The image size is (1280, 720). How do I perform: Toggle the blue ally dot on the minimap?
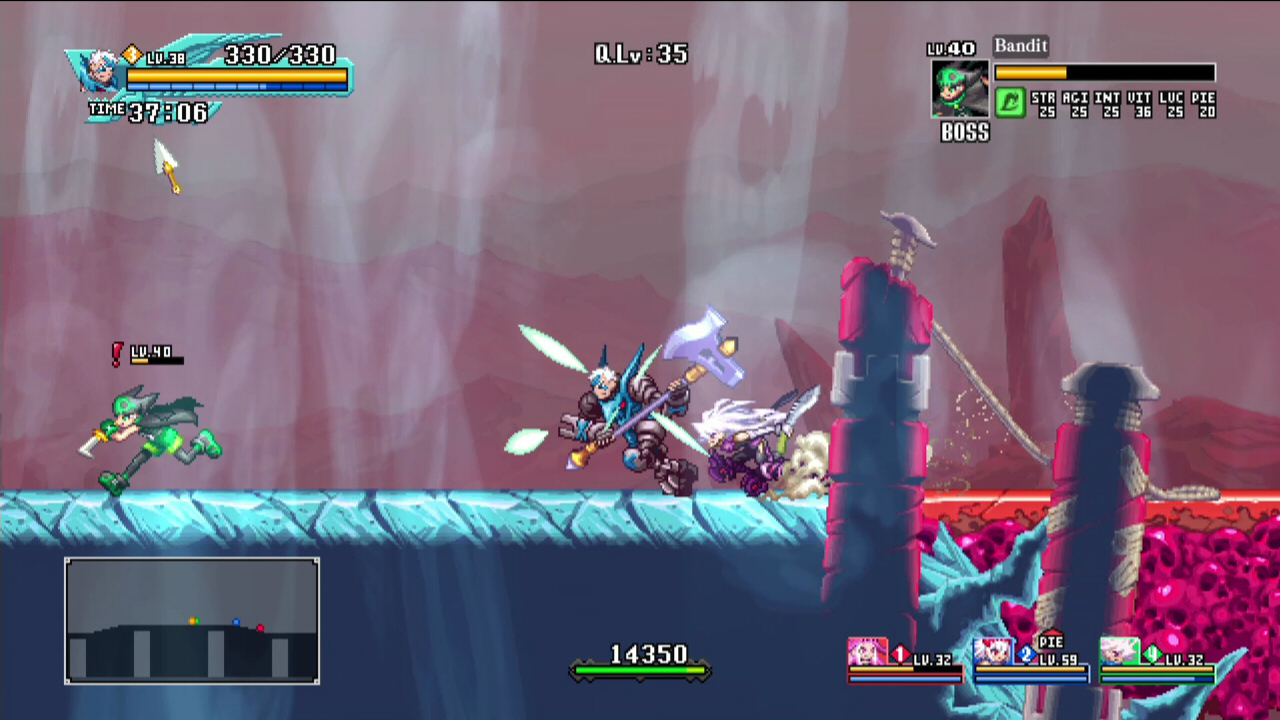(237, 622)
